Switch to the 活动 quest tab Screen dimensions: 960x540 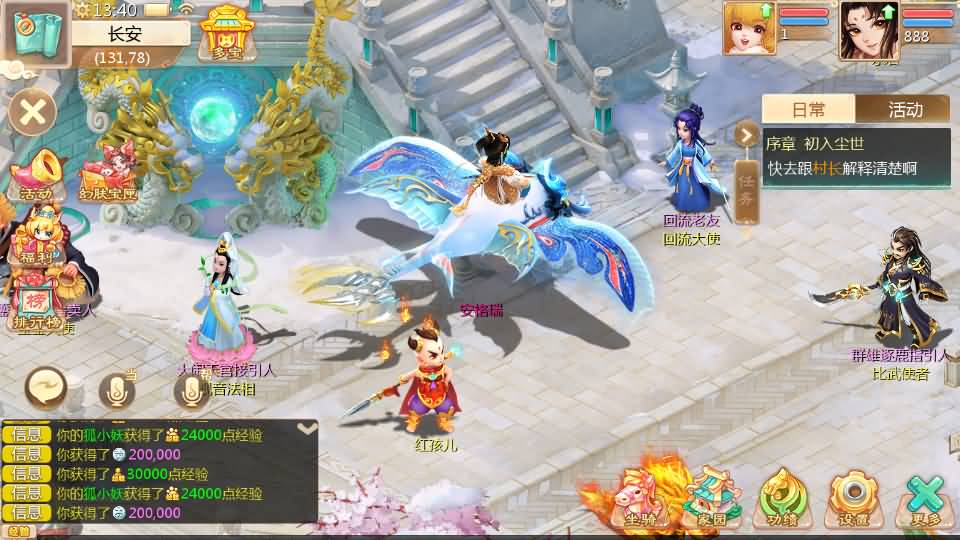point(903,109)
